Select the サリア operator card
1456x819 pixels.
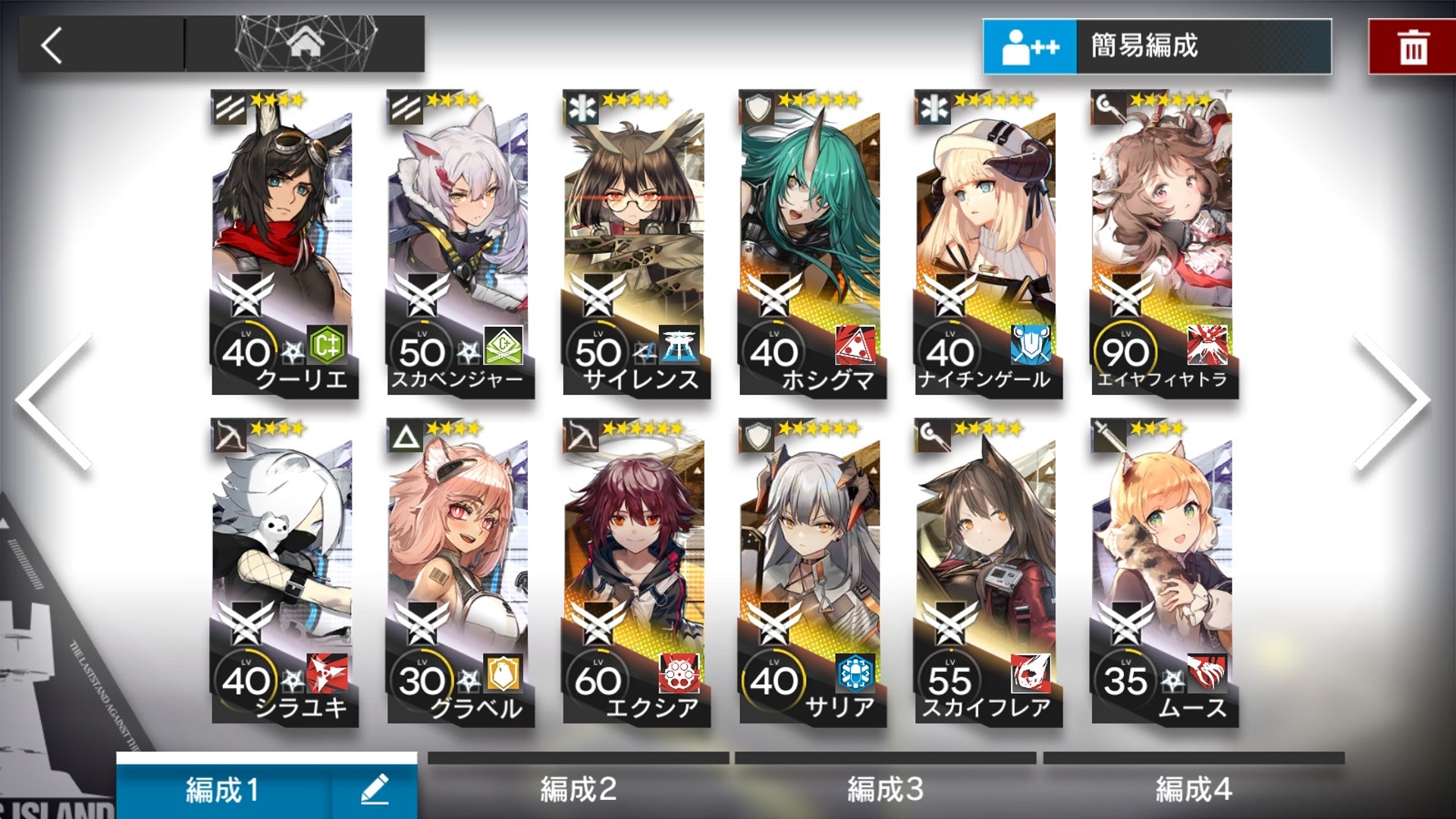tap(811, 573)
